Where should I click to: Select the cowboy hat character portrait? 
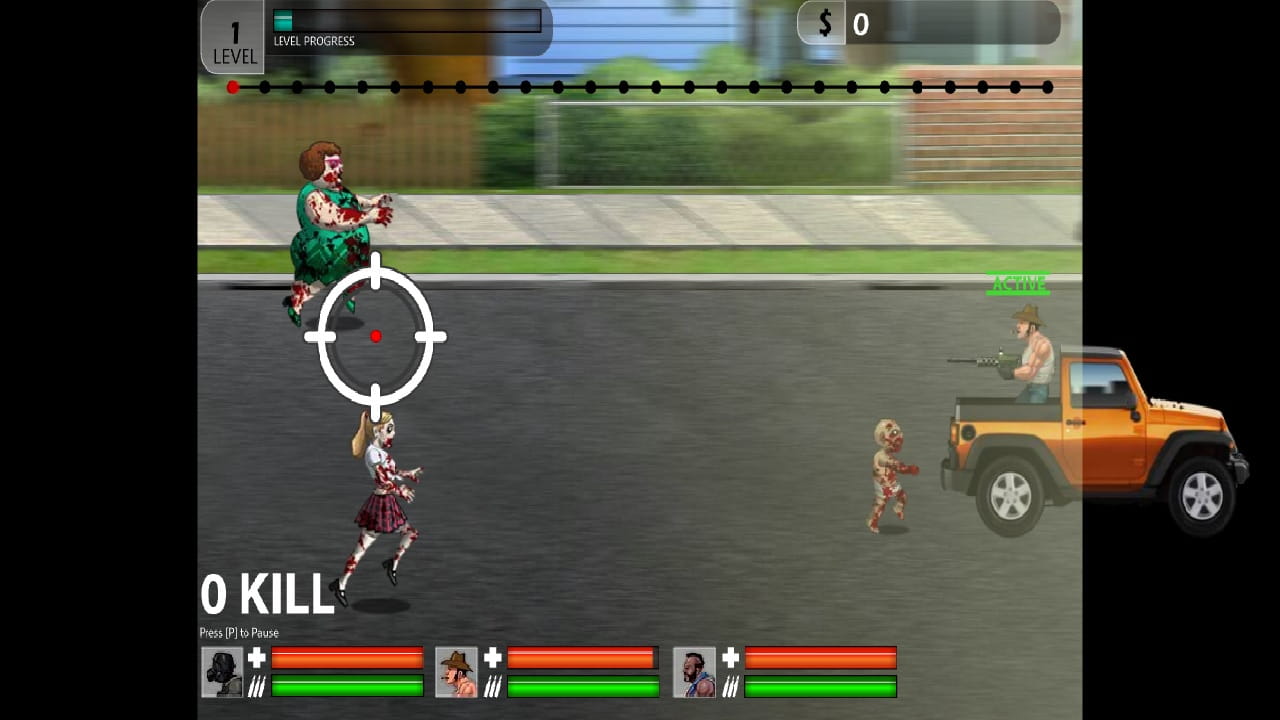click(457, 671)
